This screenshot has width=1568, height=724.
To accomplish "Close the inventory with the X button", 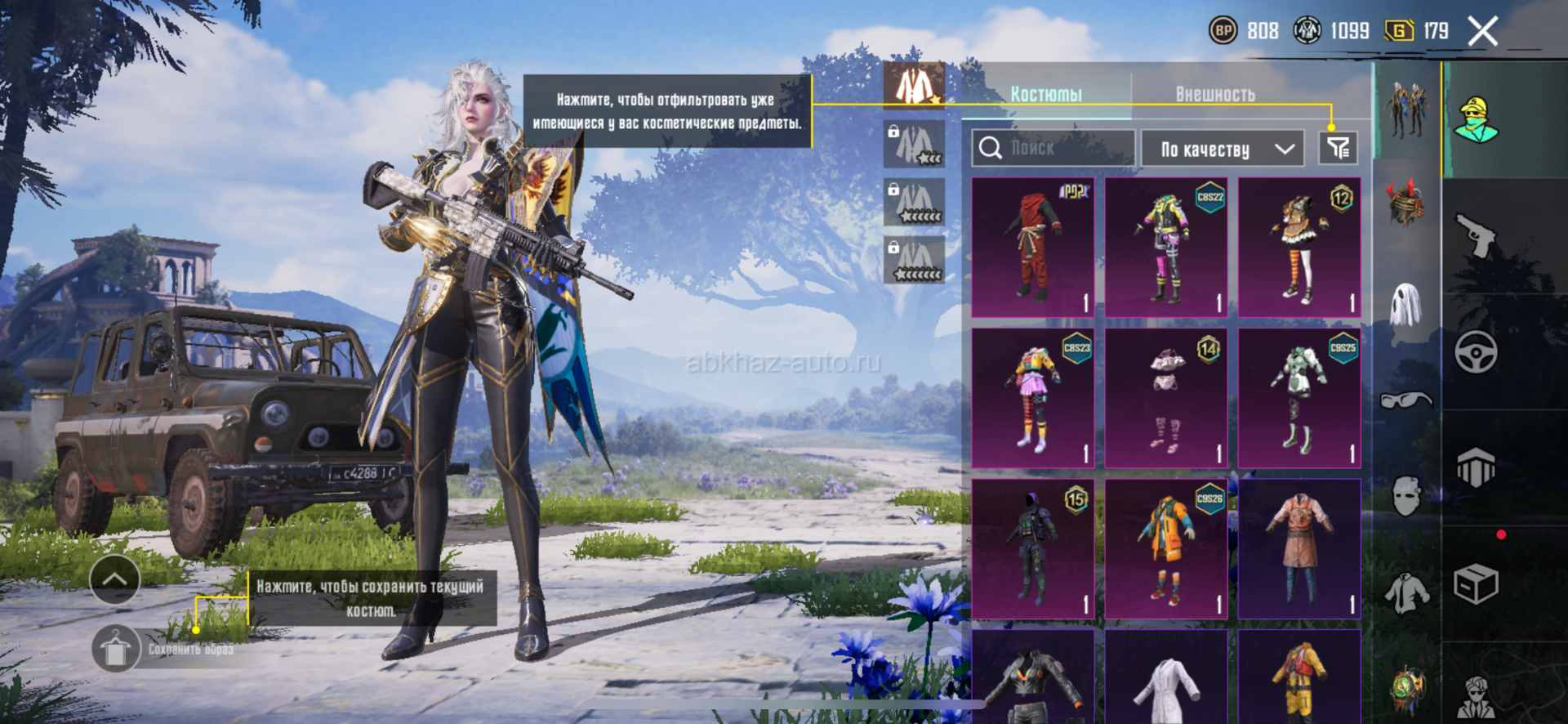I will pyautogui.click(x=1482, y=32).
